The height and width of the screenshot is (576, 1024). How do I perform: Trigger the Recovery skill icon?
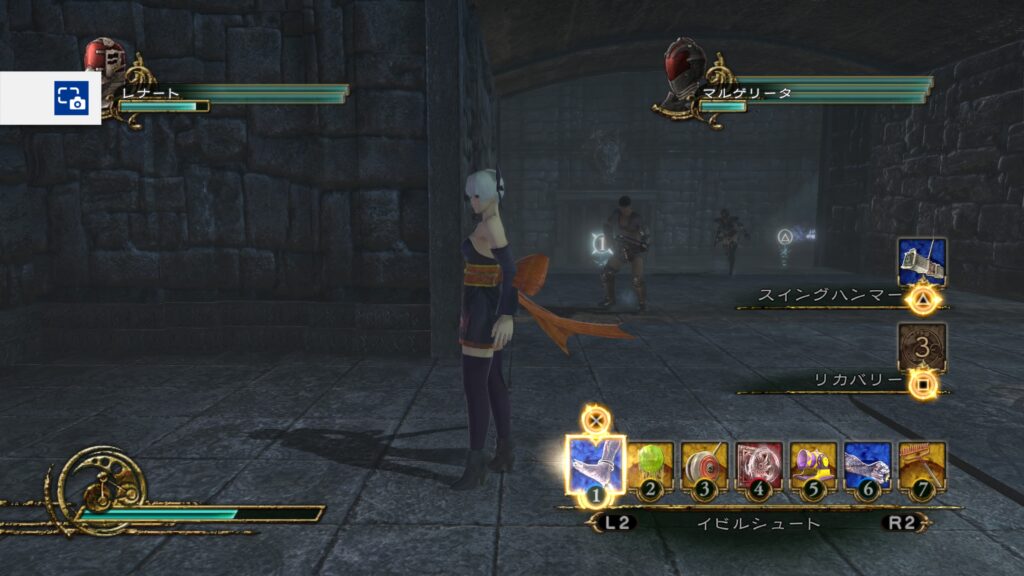tap(921, 348)
